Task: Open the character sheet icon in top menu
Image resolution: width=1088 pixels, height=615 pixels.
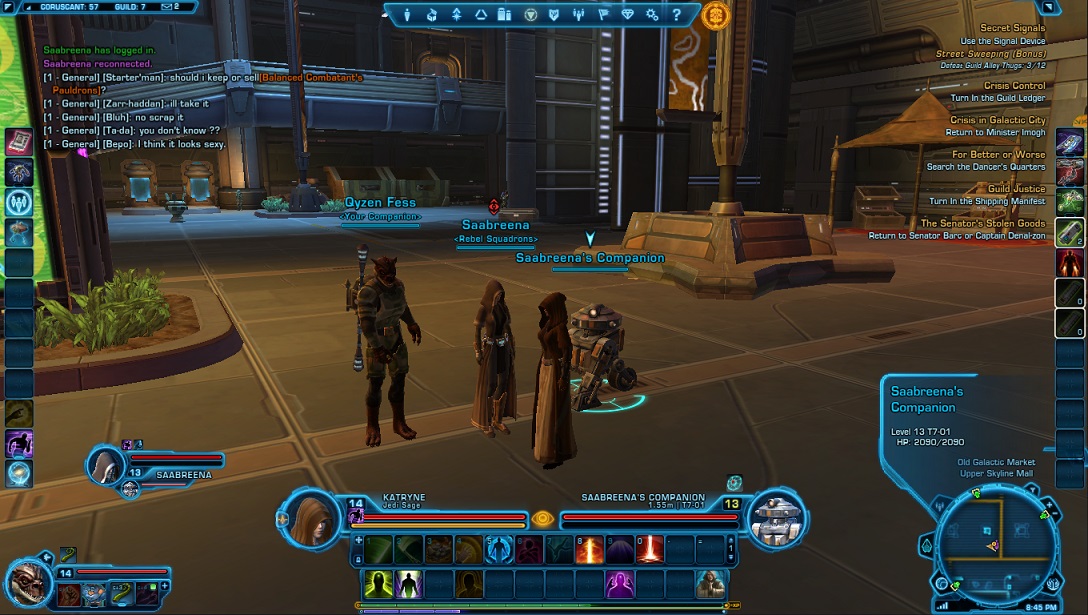Action: 407,15
